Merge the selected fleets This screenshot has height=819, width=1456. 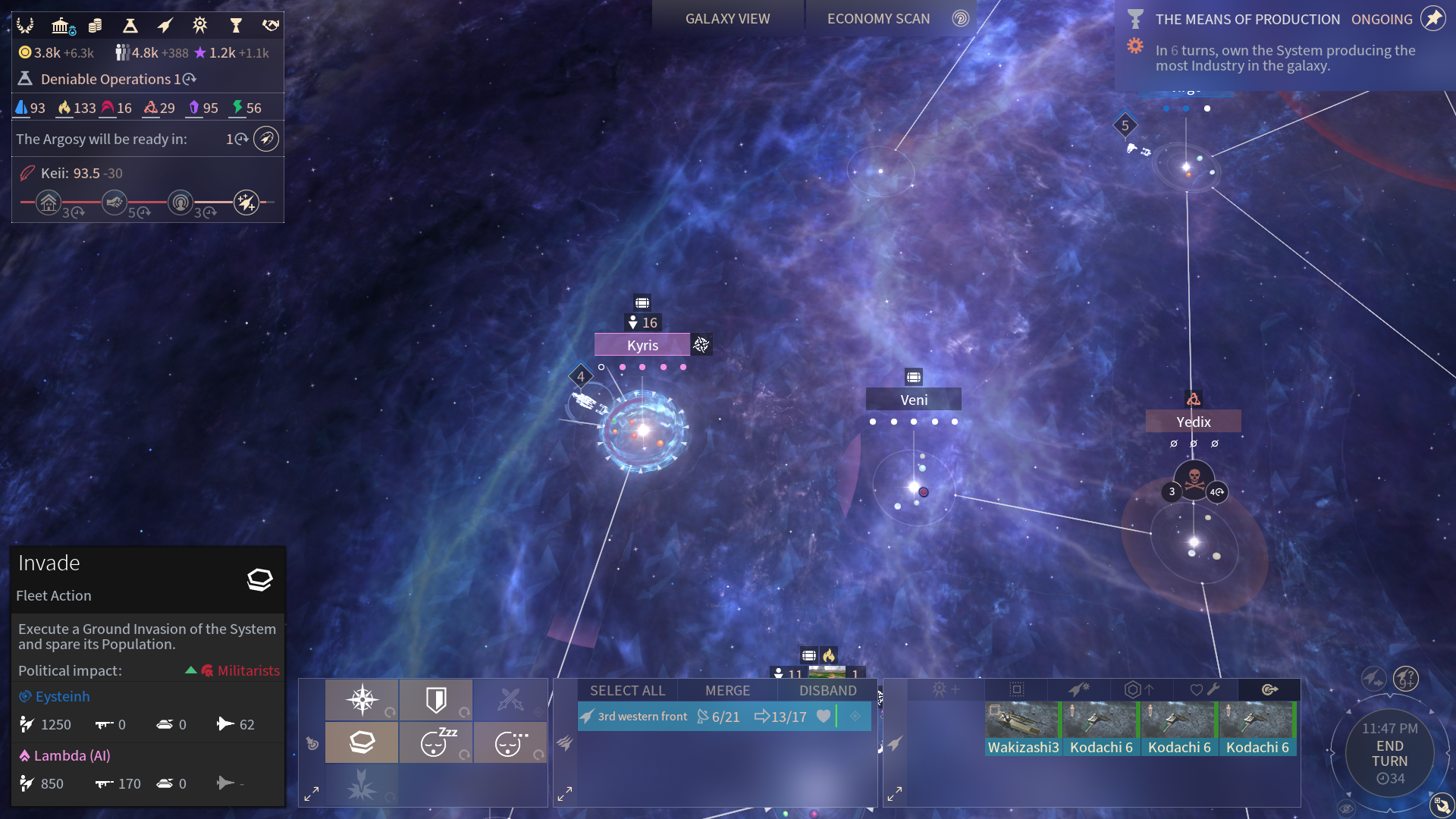pyautogui.click(x=727, y=691)
